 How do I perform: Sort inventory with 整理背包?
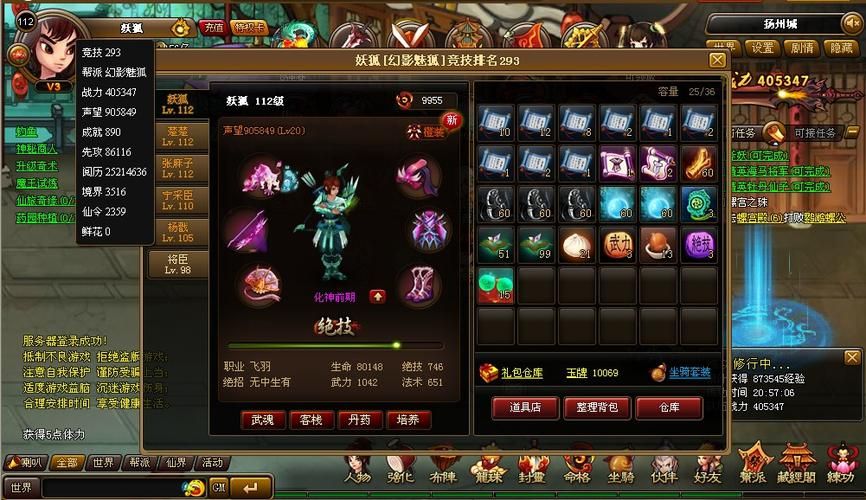[x=598, y=407]
